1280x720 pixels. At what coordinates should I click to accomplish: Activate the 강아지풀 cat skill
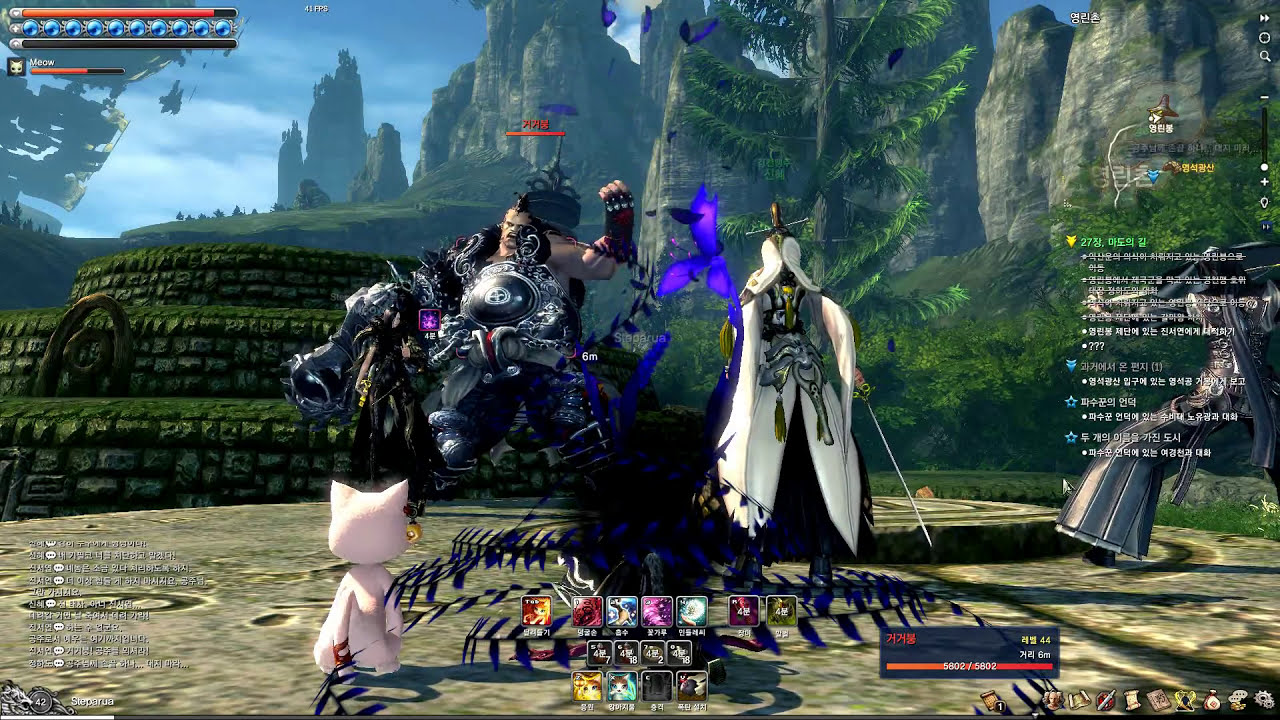pos(622,686)
